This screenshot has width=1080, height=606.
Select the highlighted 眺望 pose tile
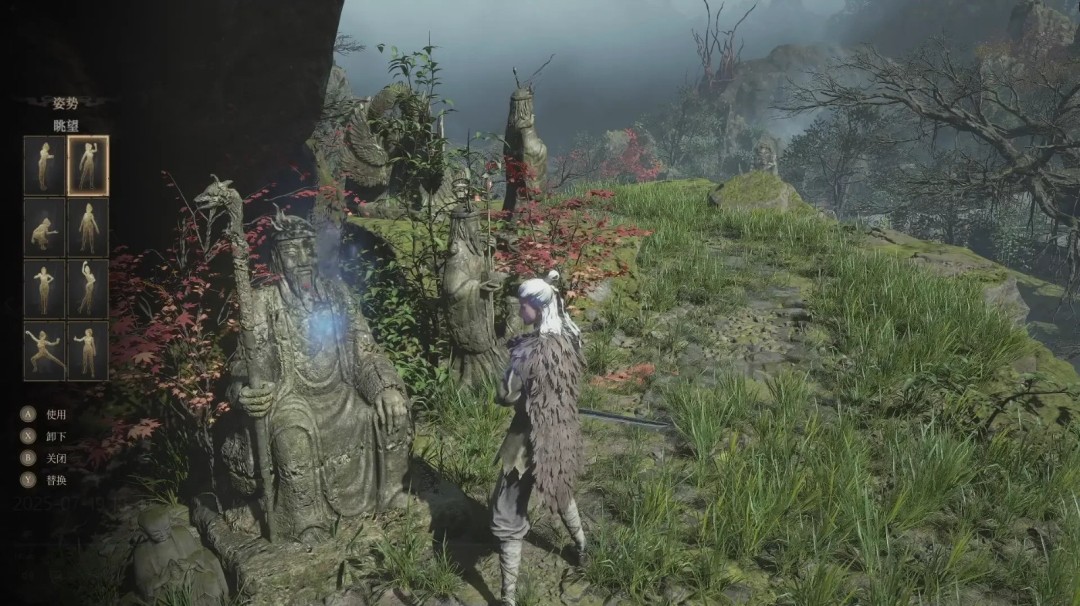pos(88,165)
